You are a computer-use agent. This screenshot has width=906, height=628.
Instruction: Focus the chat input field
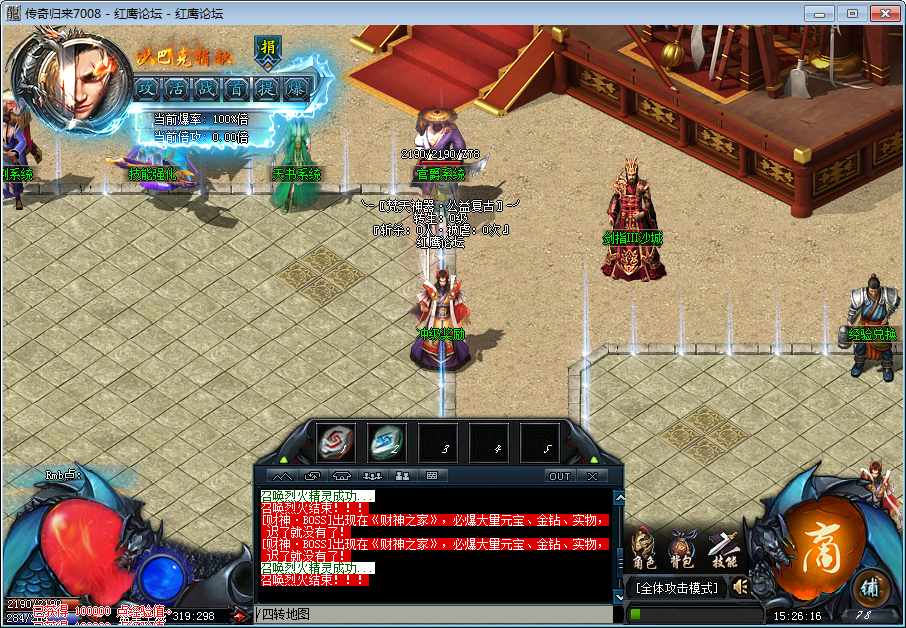435,614
